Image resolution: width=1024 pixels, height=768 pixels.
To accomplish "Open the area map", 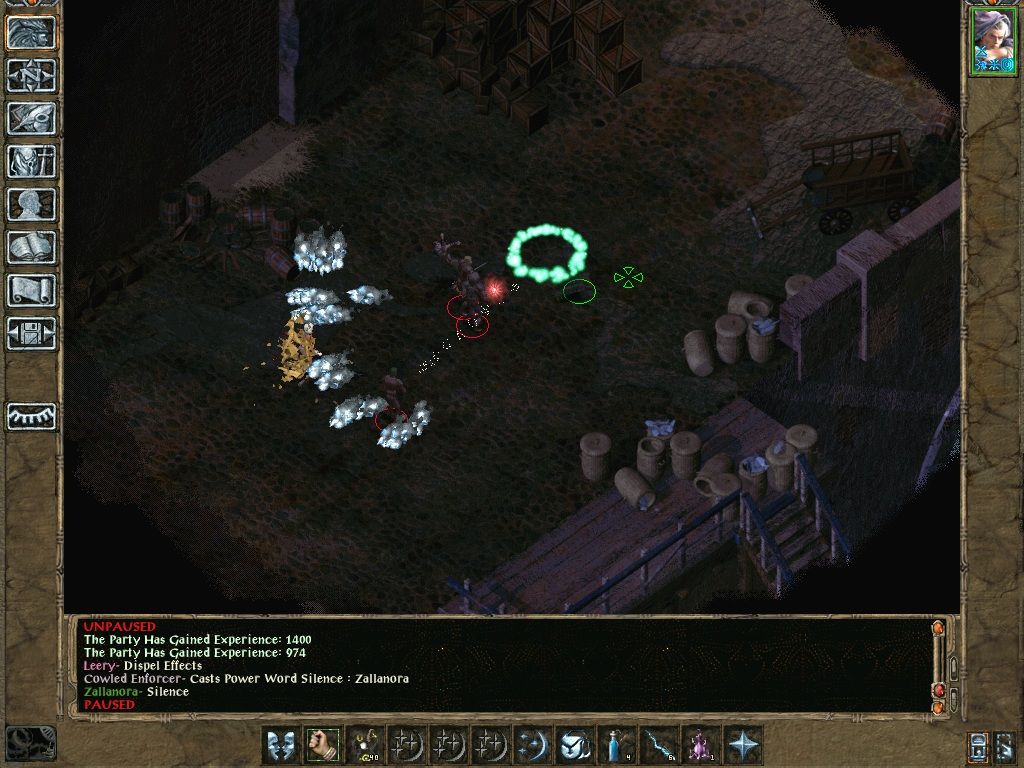I will pyautogui.click(x=31, y=75).
